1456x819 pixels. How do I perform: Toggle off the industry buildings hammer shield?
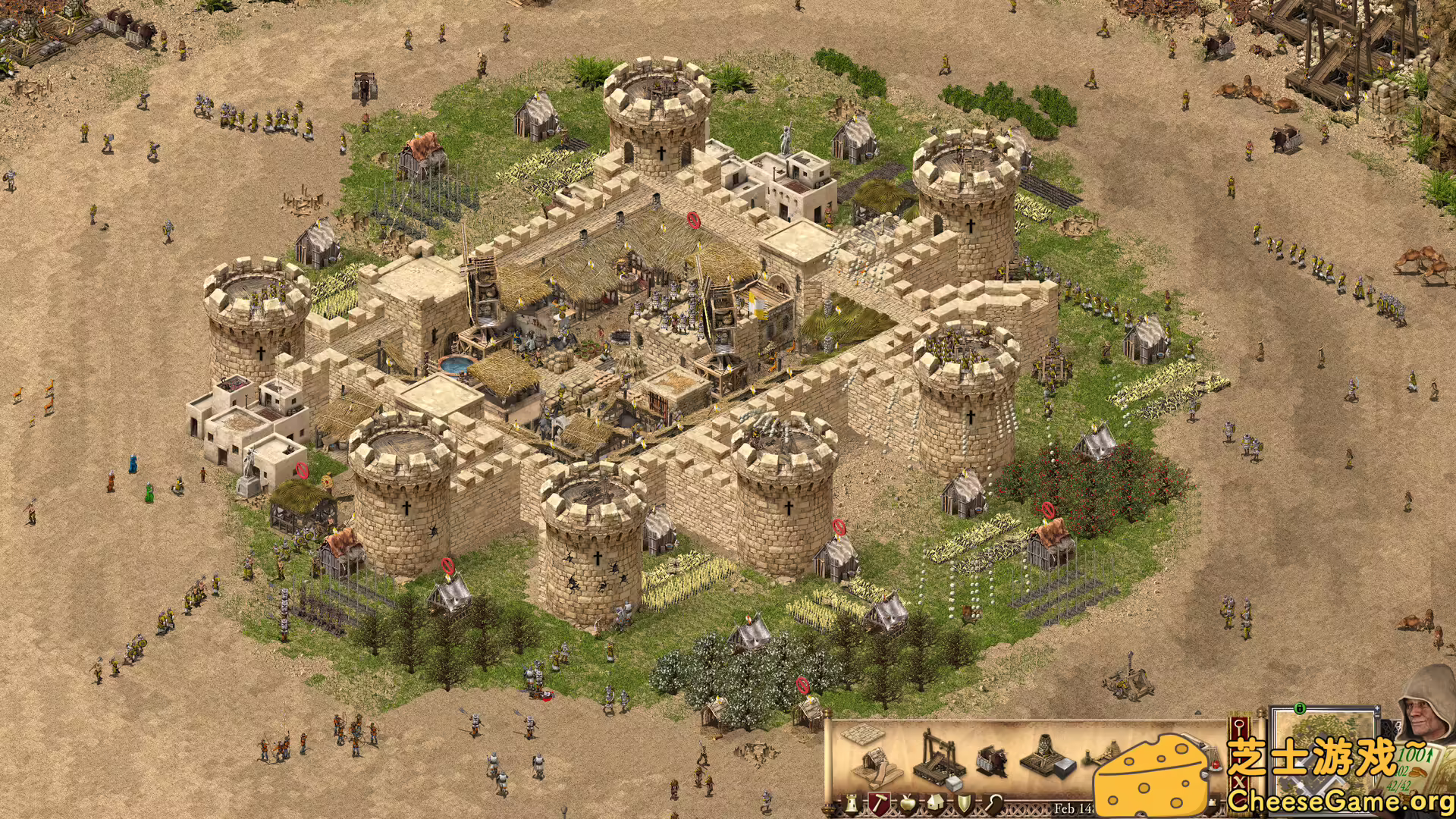(x=880, y=804)
